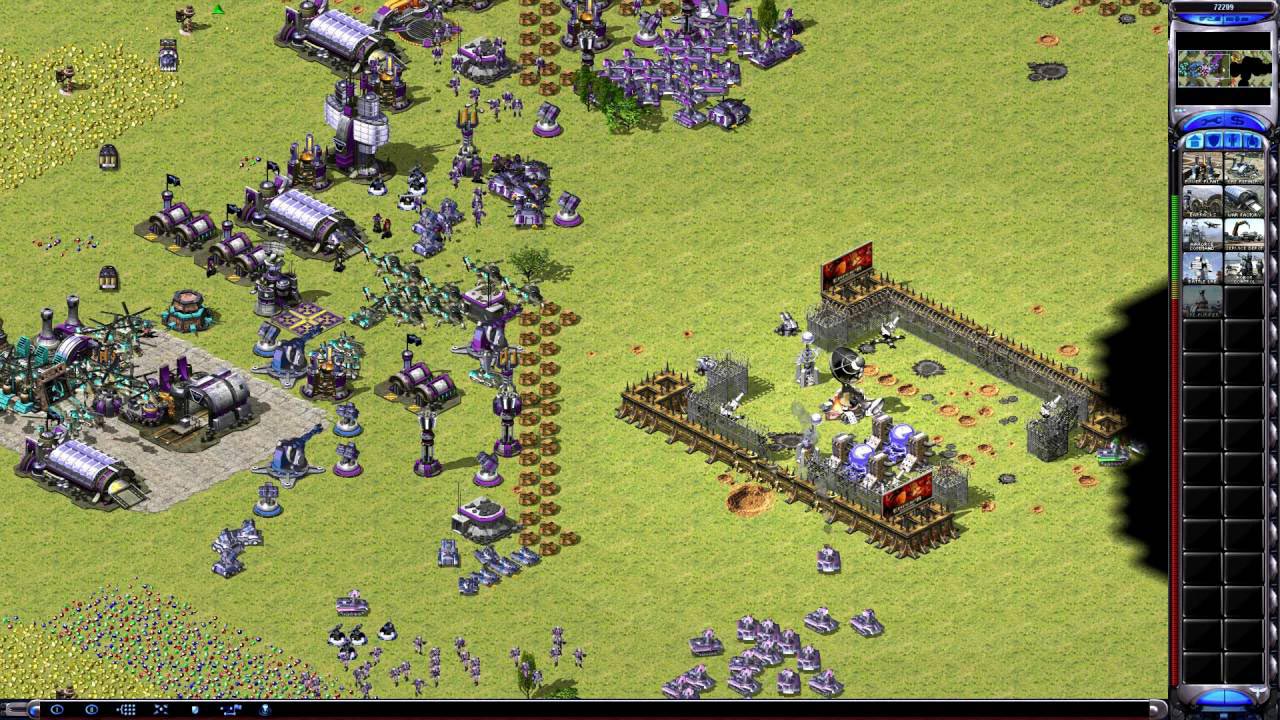Image resolution: width=1280 pixels, height=720 pixels.
Task: Toggle waypoint mode with the flag icon
Action: click(x=231, y=710)
